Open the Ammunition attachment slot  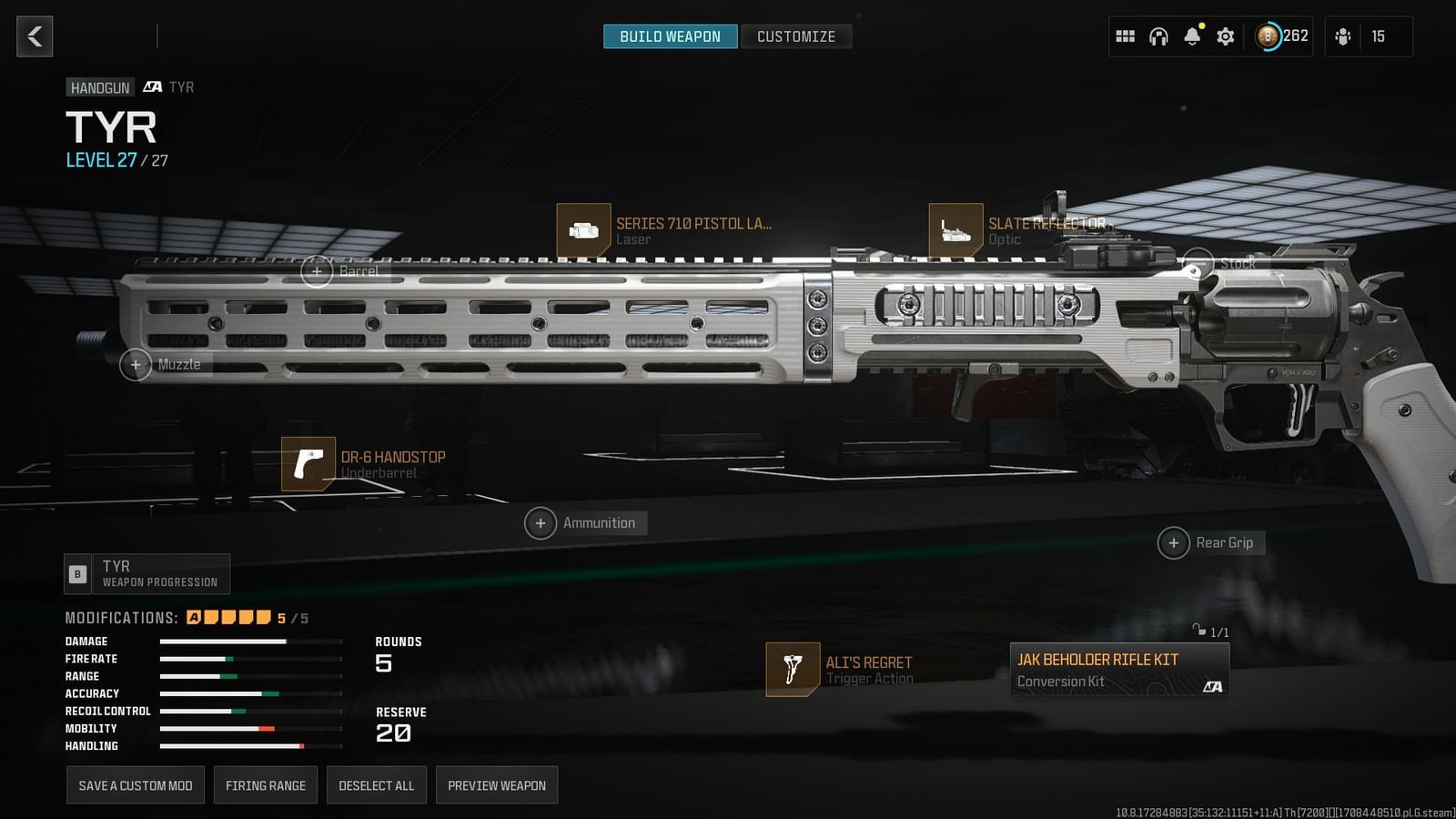(x=540, y=523)
